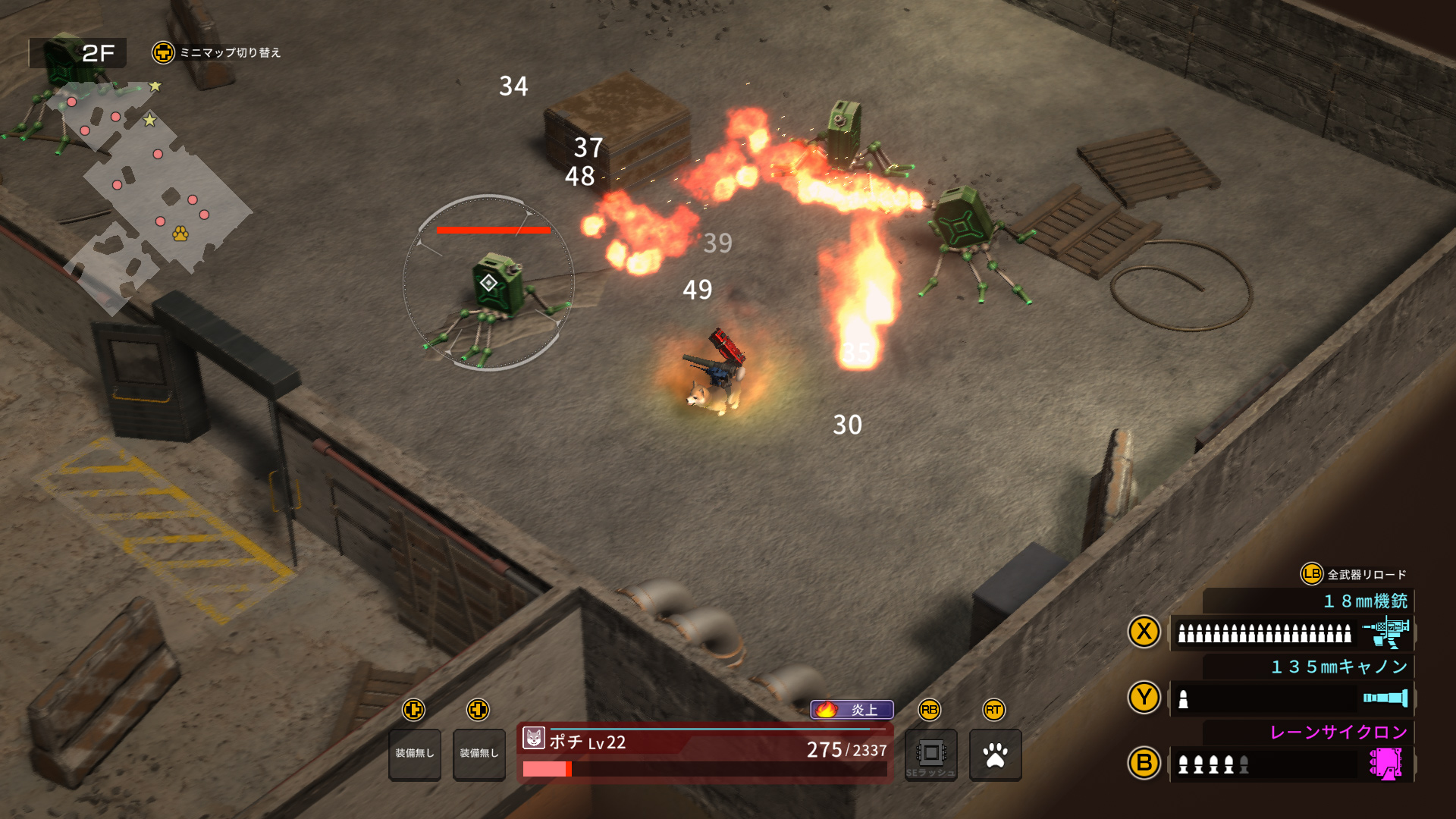This screenshot has width=1456, height=819.
Task: Activate the SE Rush chip slot
Action: pos(930,755)
